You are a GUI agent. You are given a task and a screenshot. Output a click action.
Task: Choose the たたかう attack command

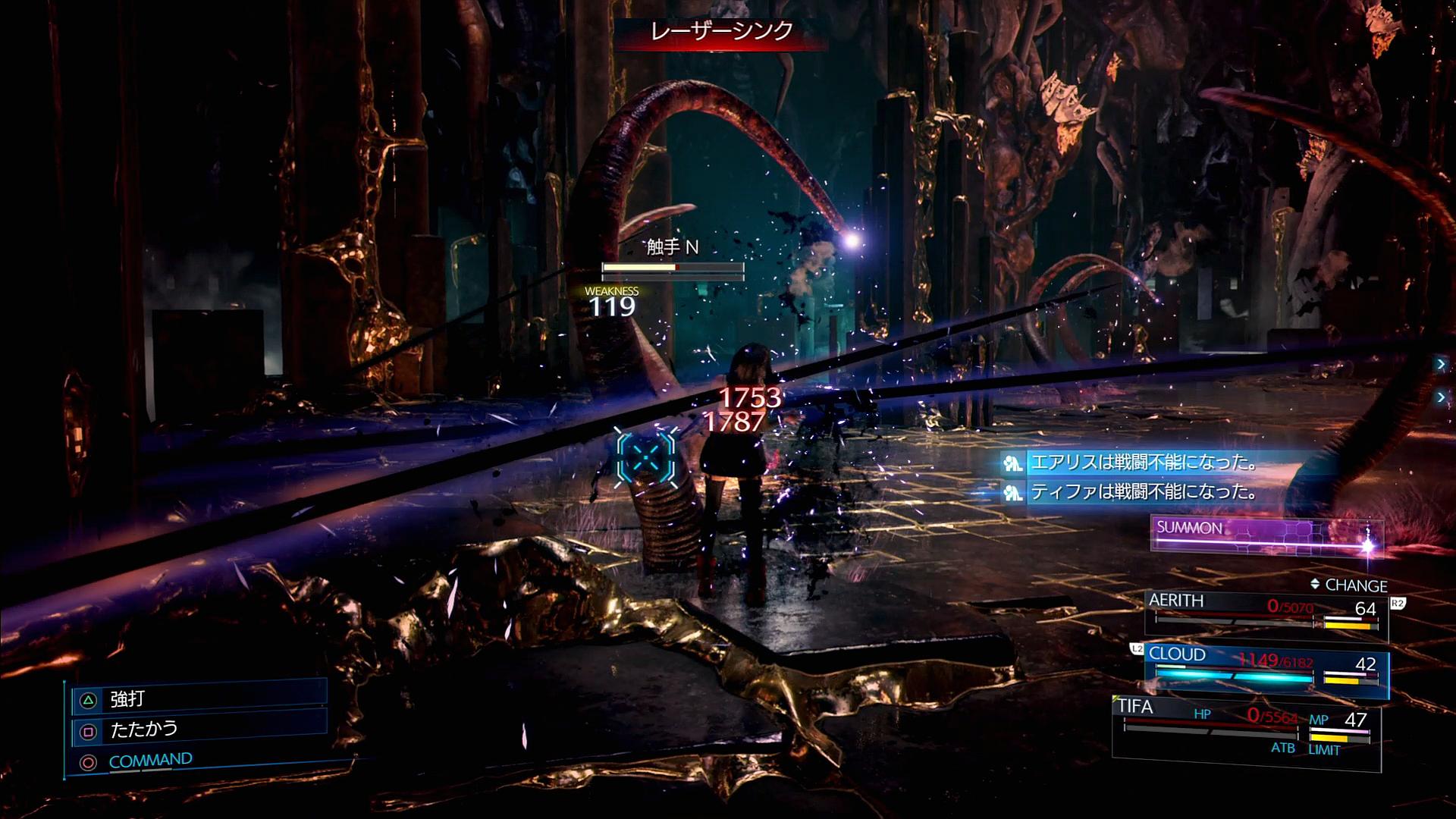[x=199, y=730]
